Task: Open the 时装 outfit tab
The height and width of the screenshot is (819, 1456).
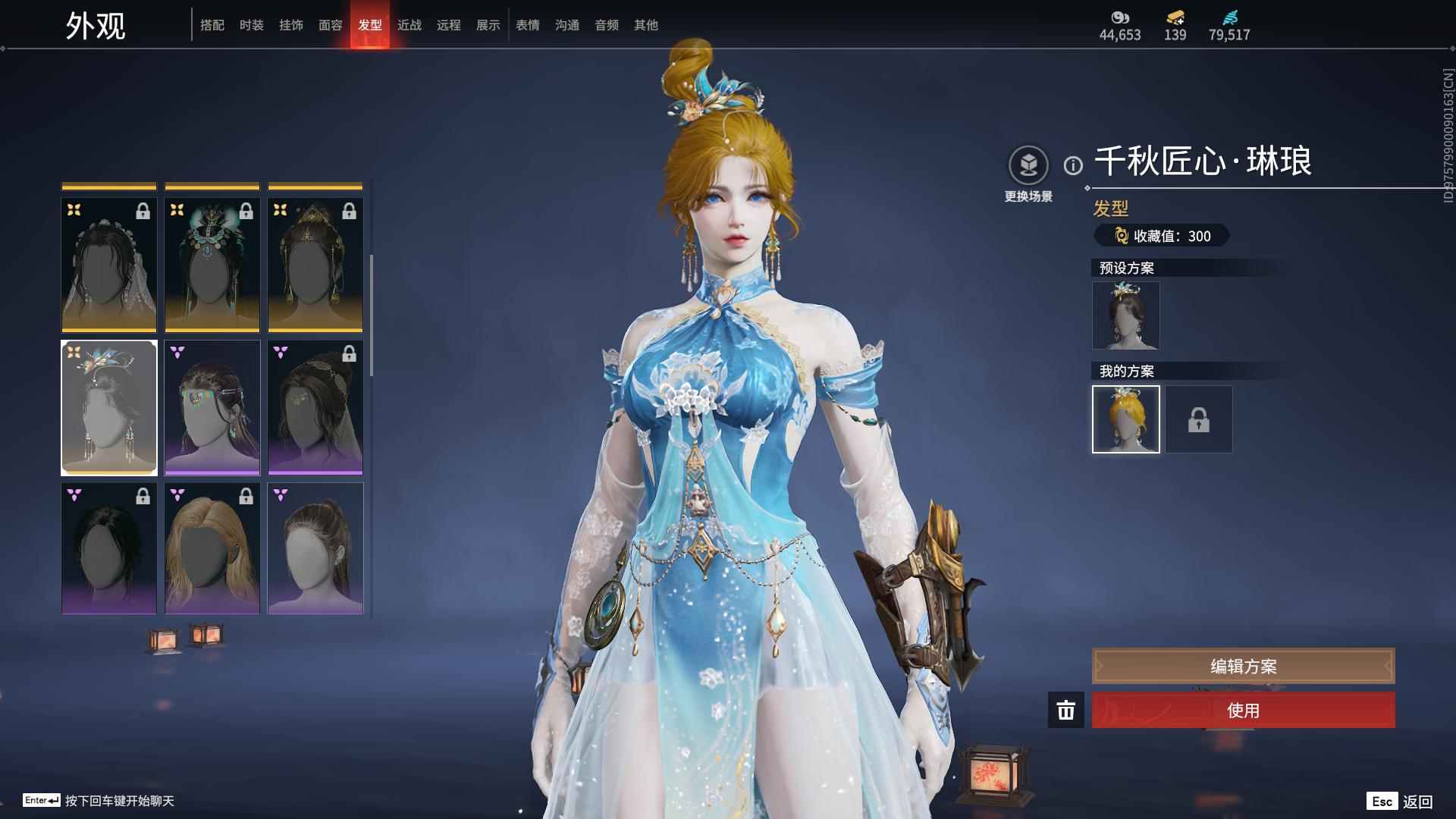Action: click(x=252, y=25)
